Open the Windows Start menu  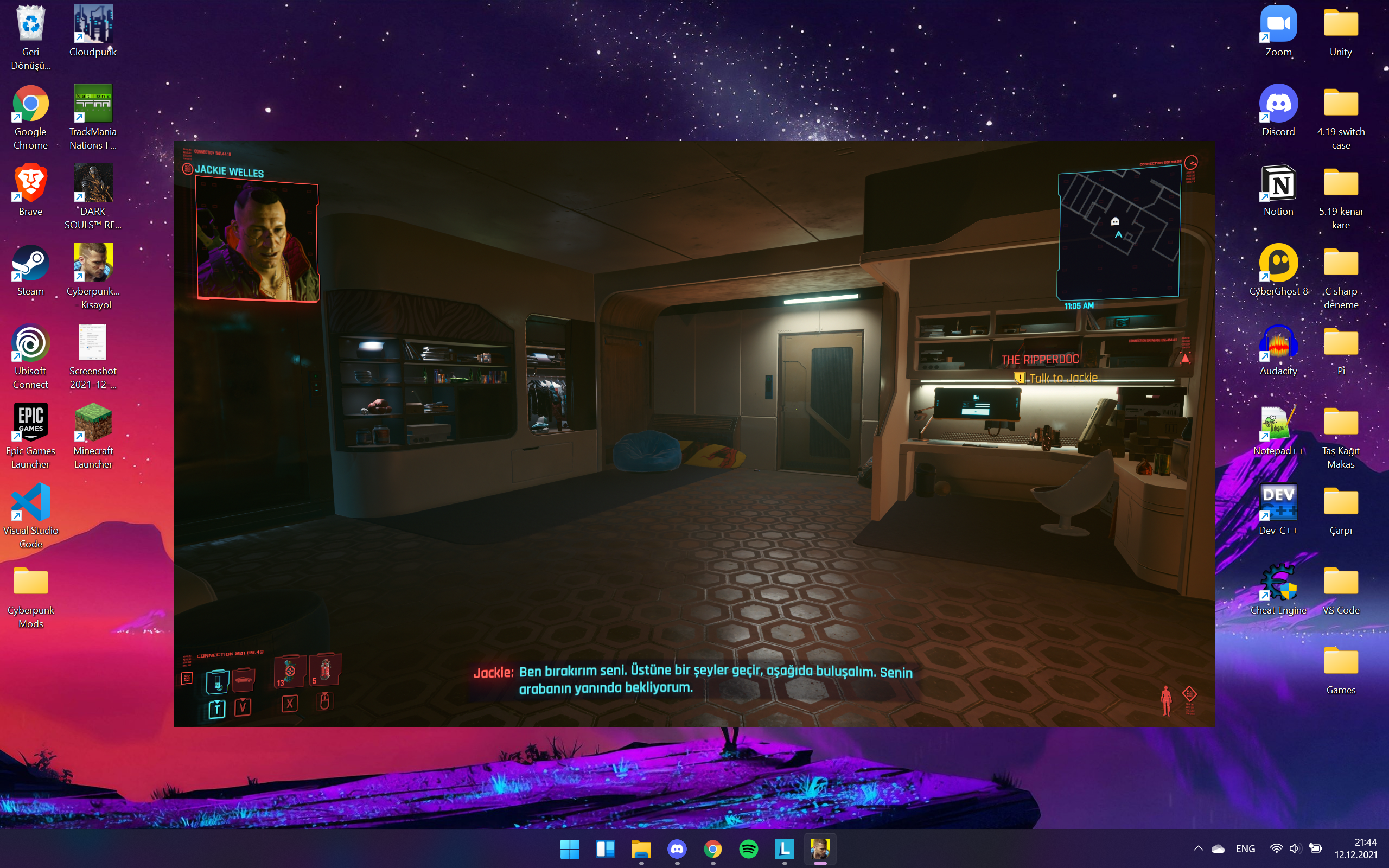coord(570,848)
